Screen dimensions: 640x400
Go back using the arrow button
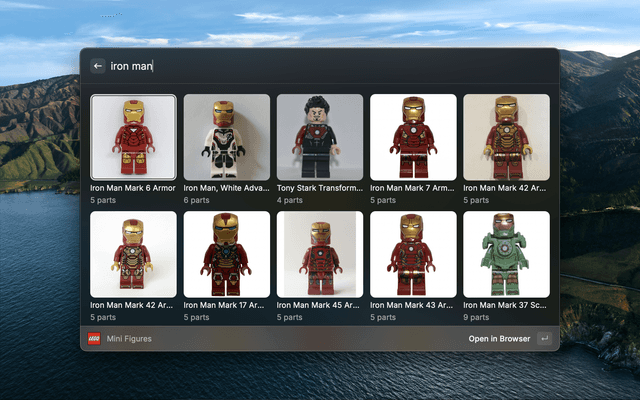98,66
